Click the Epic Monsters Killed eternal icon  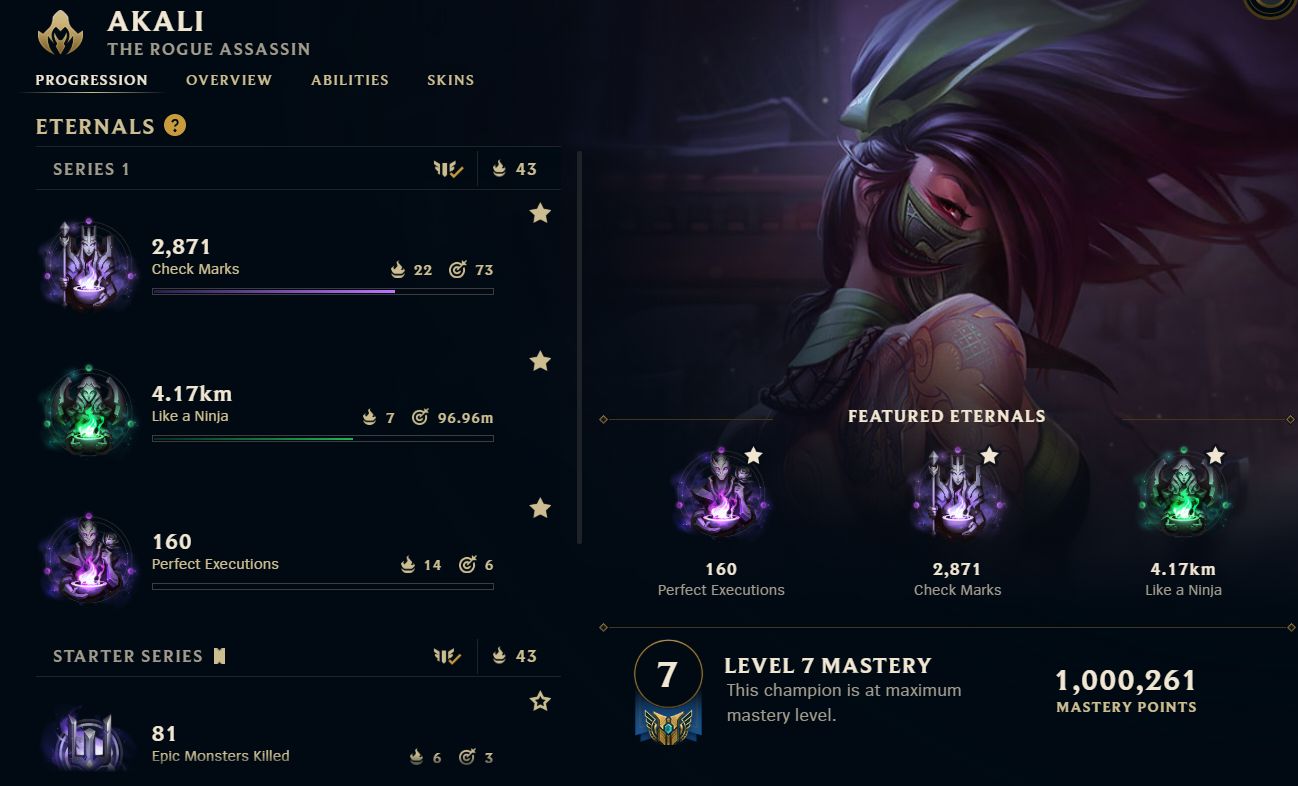coord(87,742)
